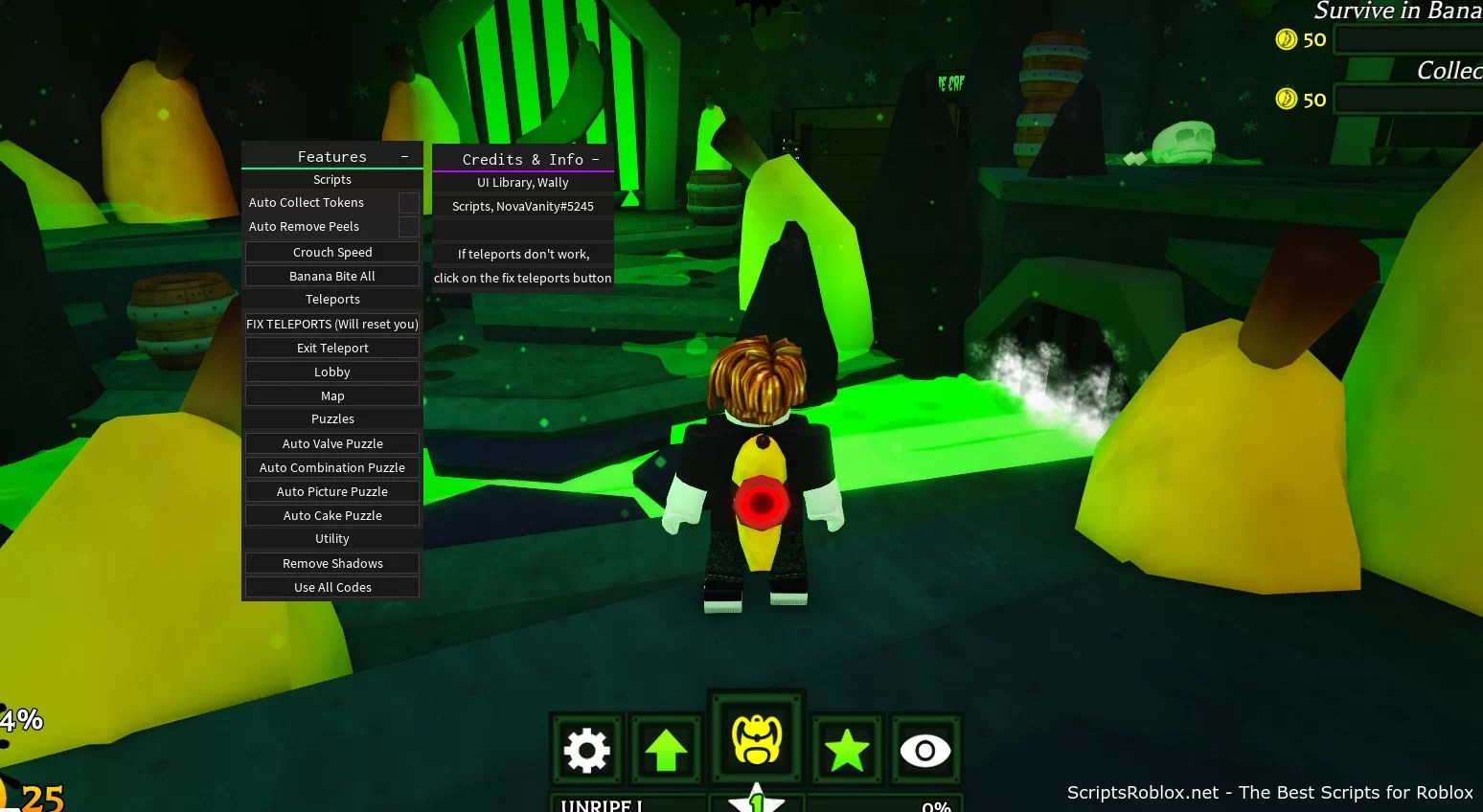Image resolution: width=1483 pixels, height=812 pixels.
Task: Select the Teleports section in Features
Action: 332,299
